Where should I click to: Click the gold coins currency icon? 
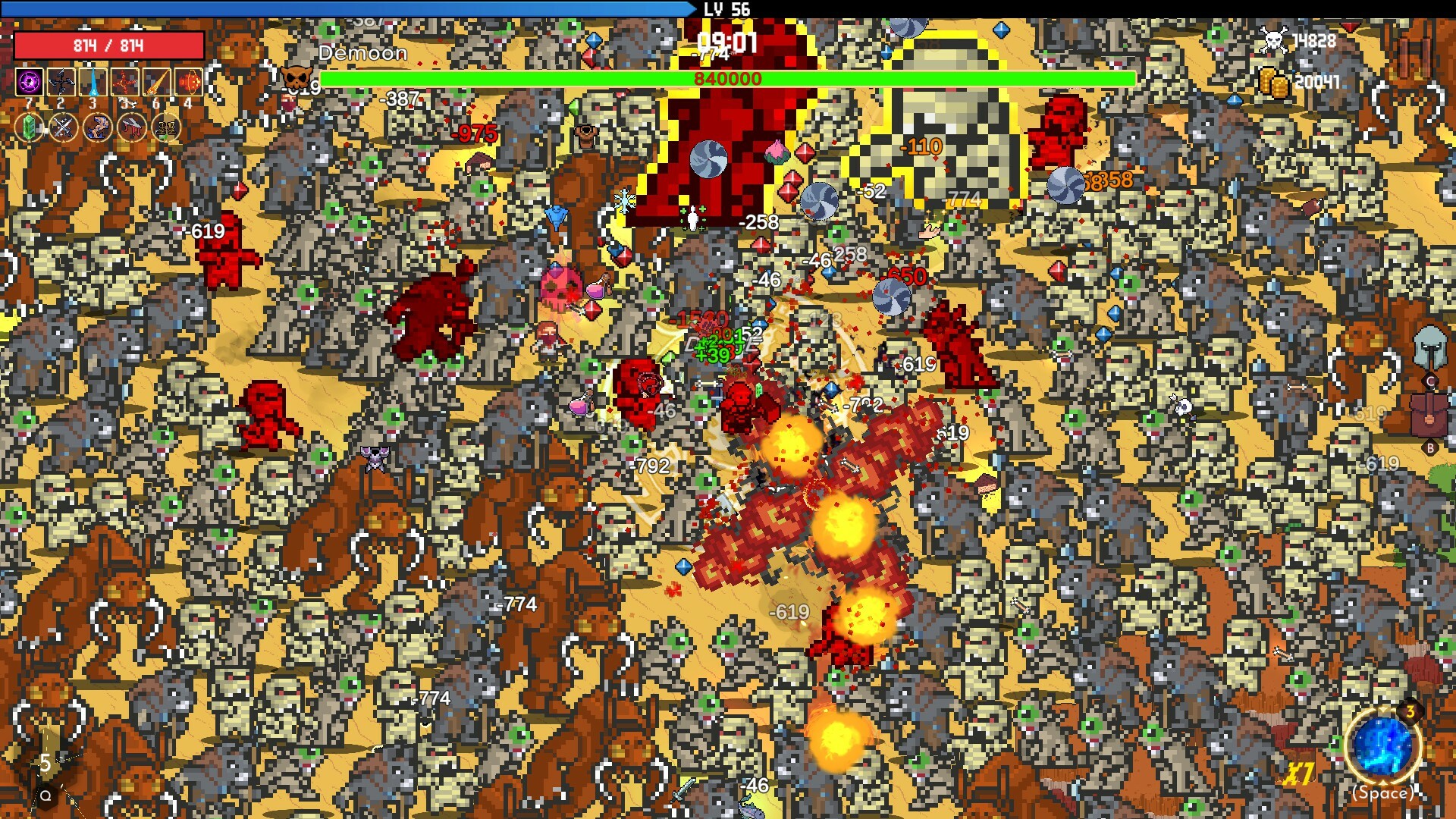tap(1274, 80)
